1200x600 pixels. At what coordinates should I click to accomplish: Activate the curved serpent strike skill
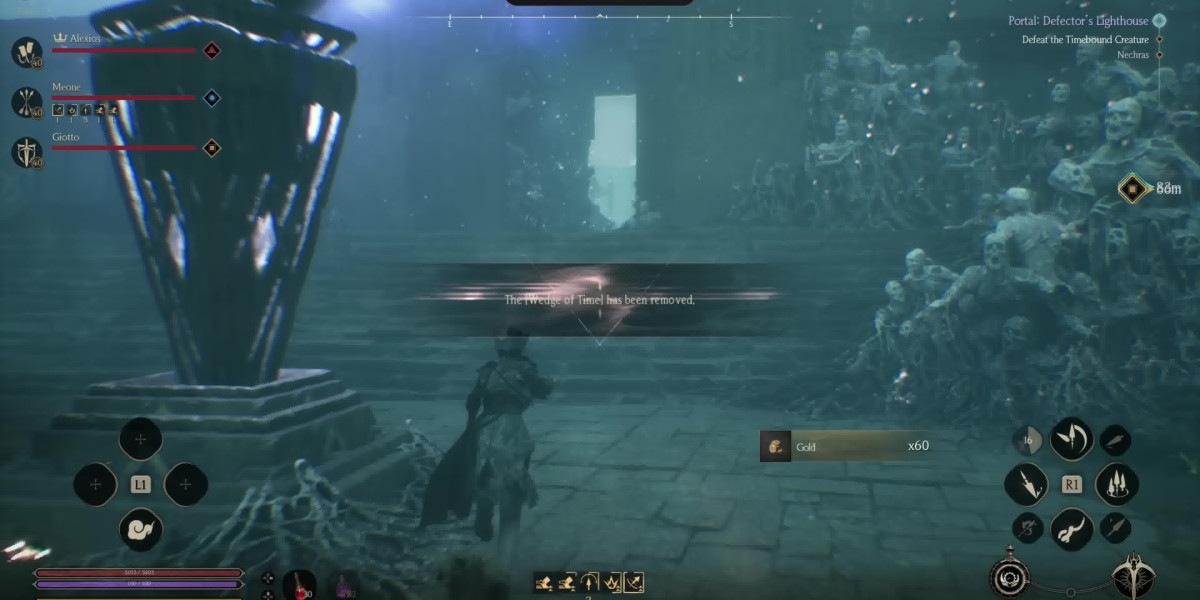[1071, 528]
